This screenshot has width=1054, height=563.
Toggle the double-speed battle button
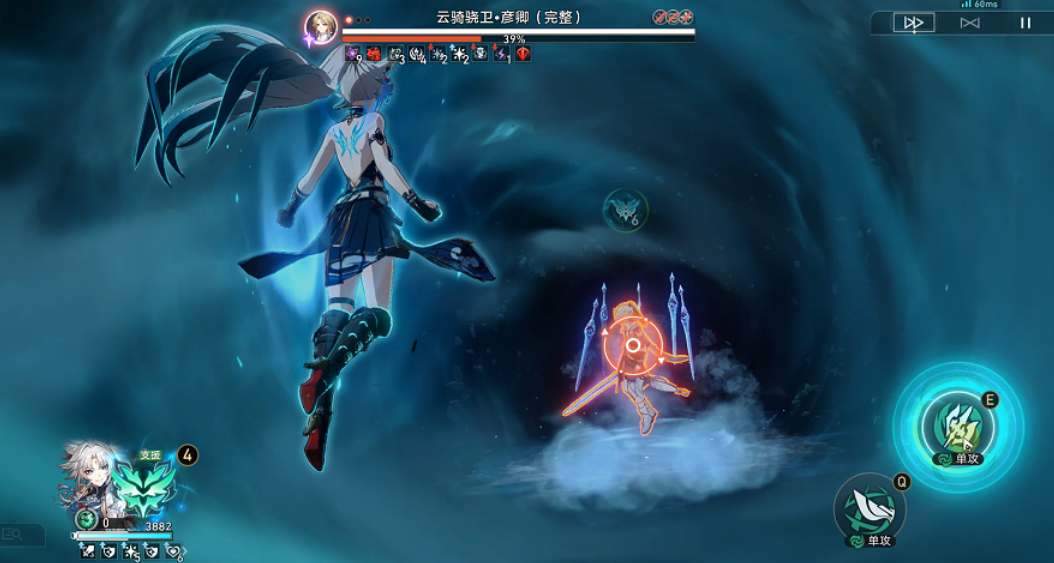pos(913,22)
